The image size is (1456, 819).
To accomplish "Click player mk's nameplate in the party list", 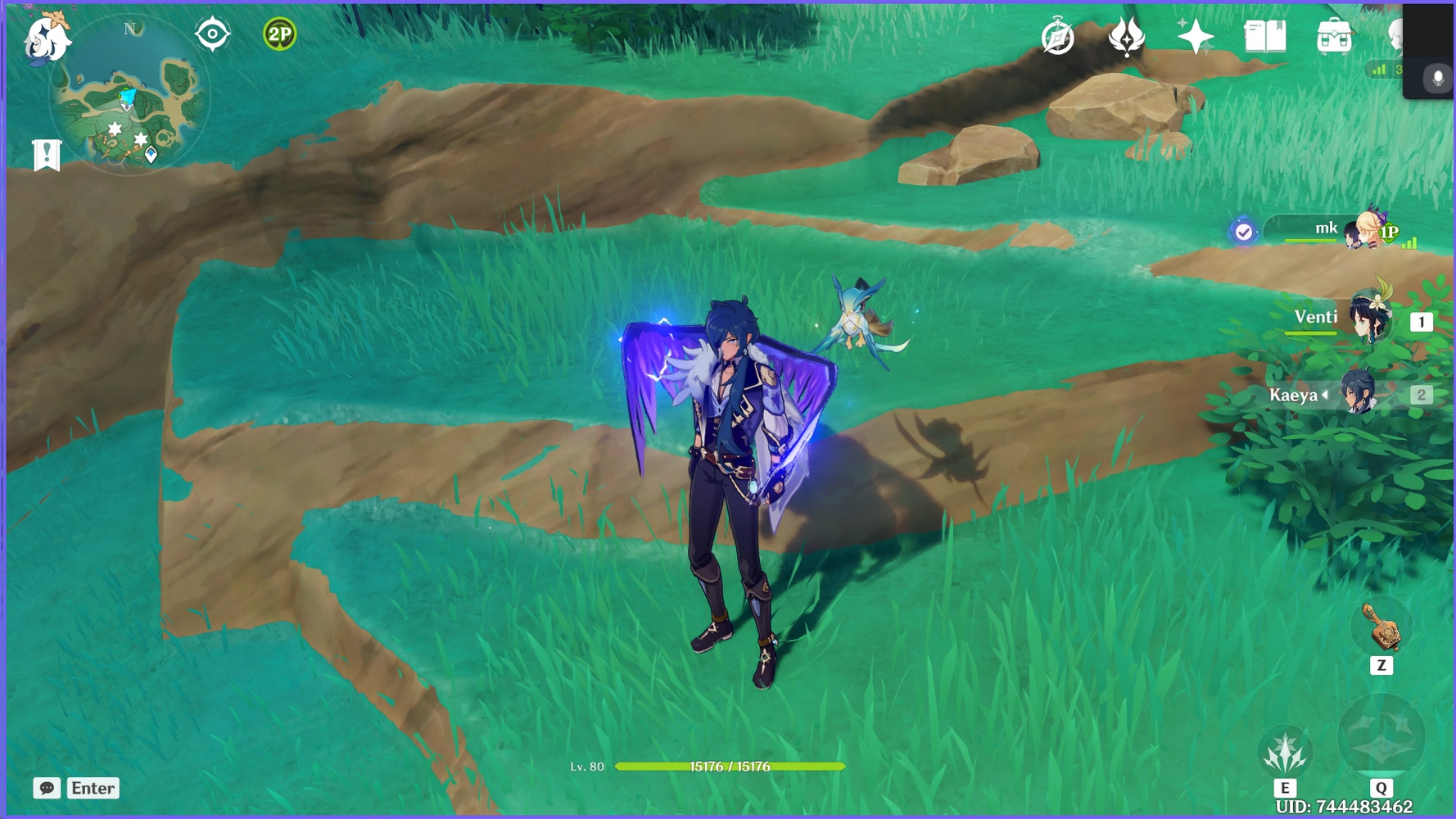I will pos(1327,228).
